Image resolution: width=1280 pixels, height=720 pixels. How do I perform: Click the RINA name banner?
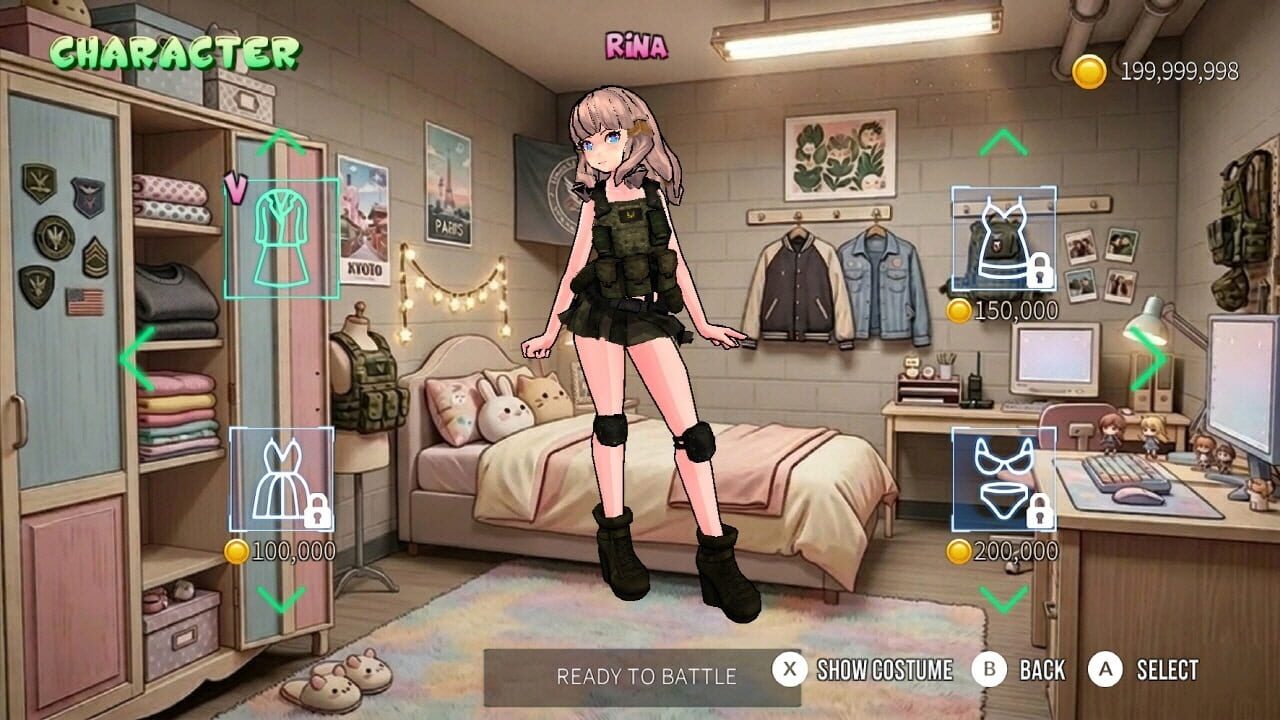(634, 44)
